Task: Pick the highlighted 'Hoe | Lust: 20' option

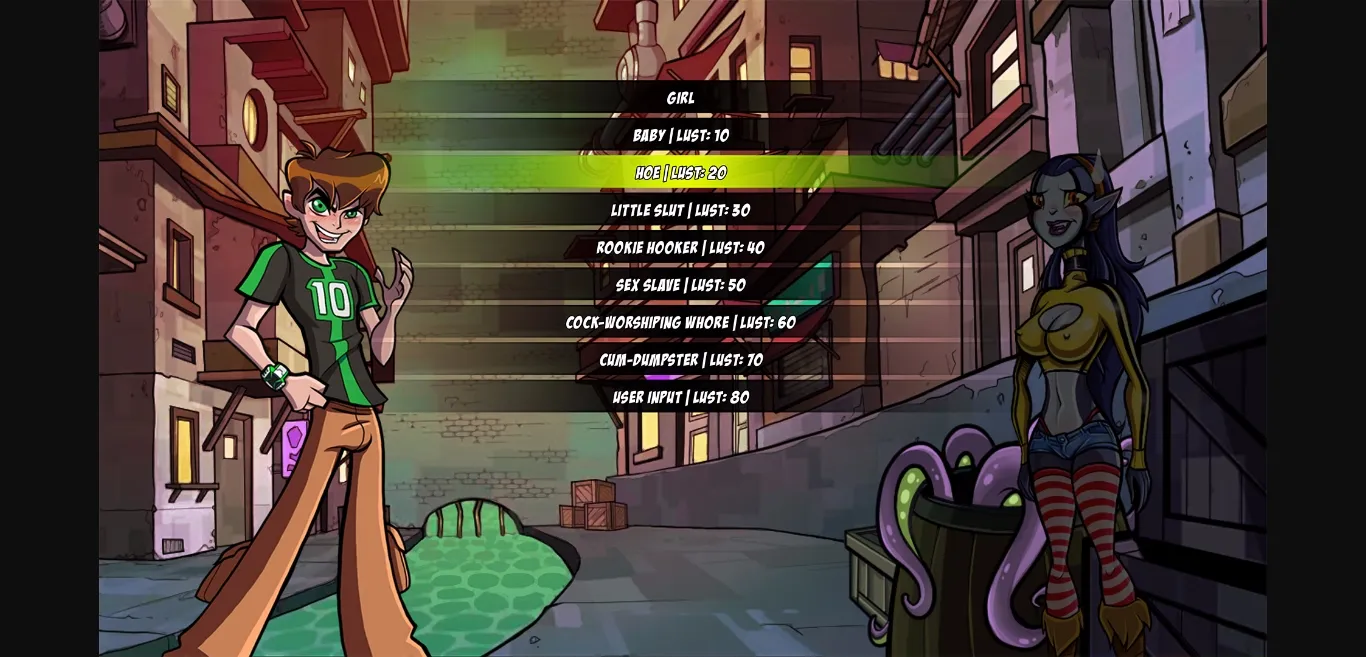Action: pyautogui.click(x=681, y=173)
